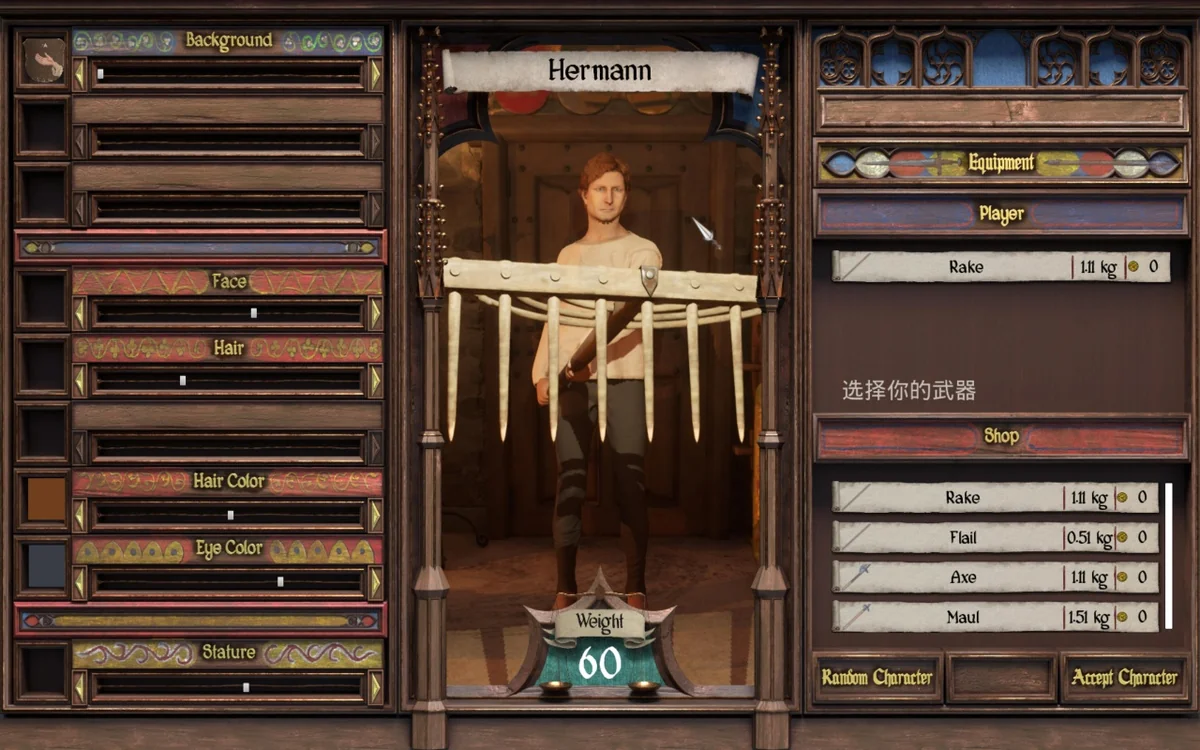
Task: Accept the current character
Action: pos(1124,678)
